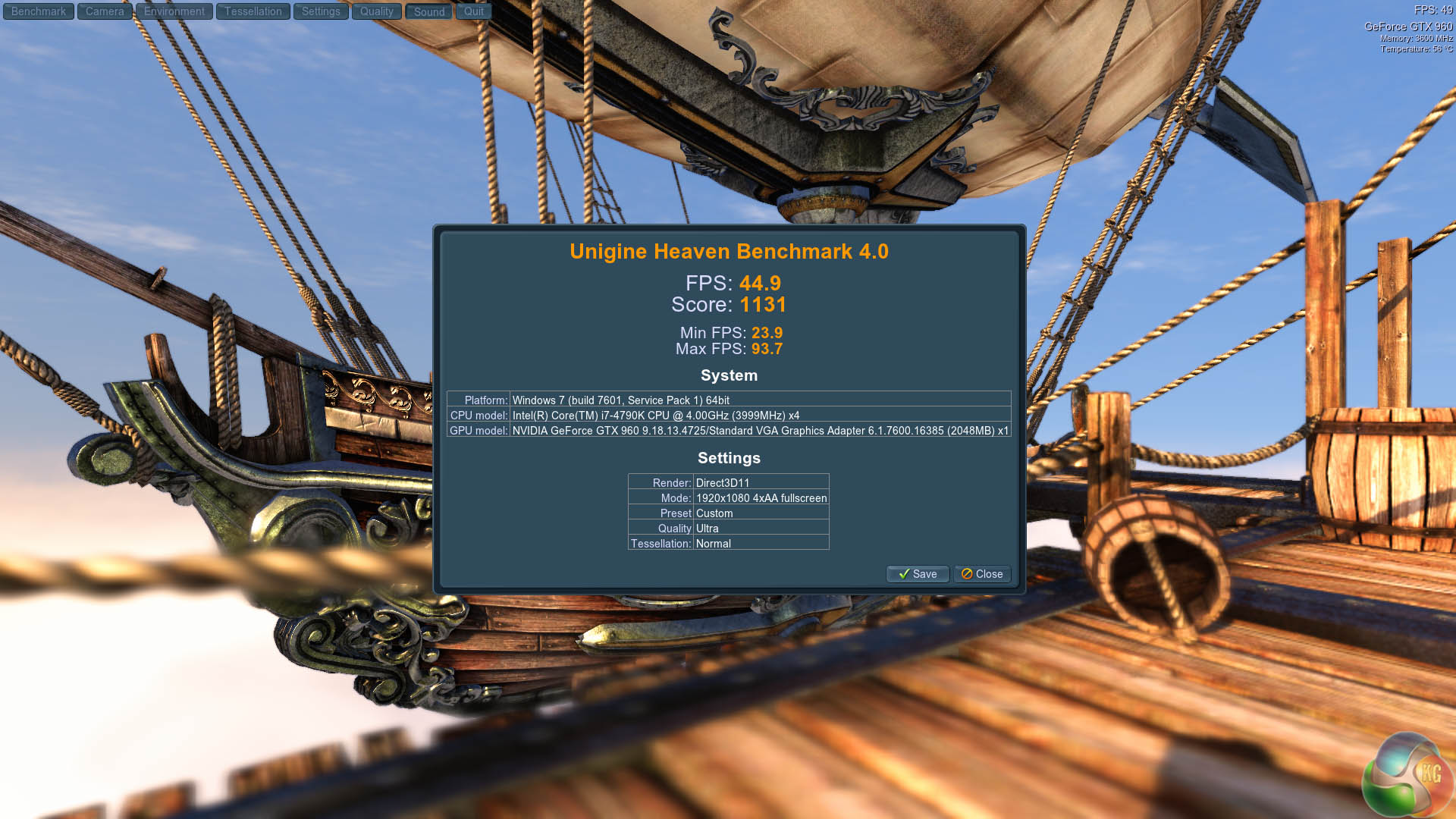This screenshot has height=819, width=1456.
Task: Toggle the Quality option in top bar
Action: pos(376,11)
